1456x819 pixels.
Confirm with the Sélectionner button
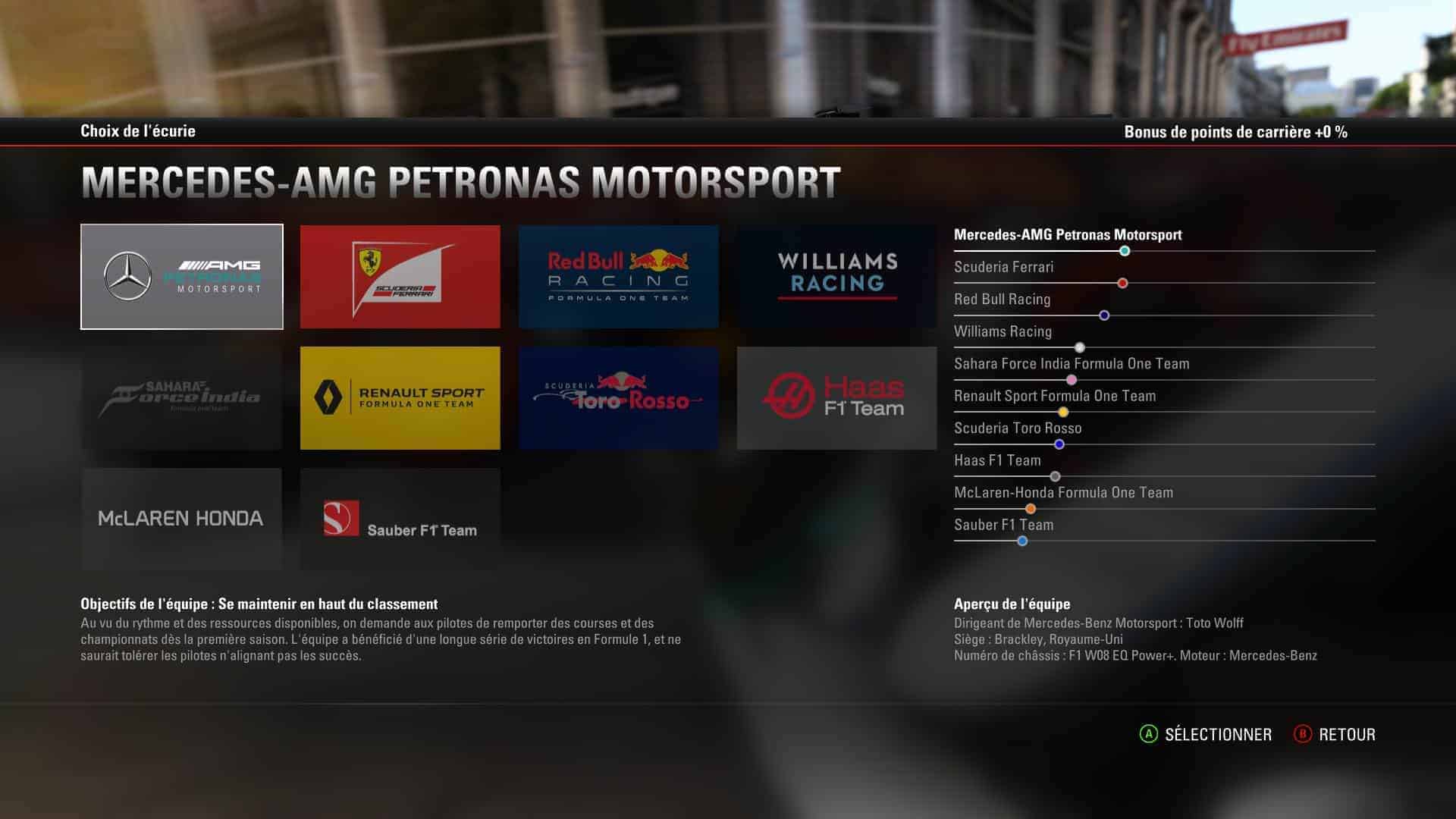tap(1206, 734)
